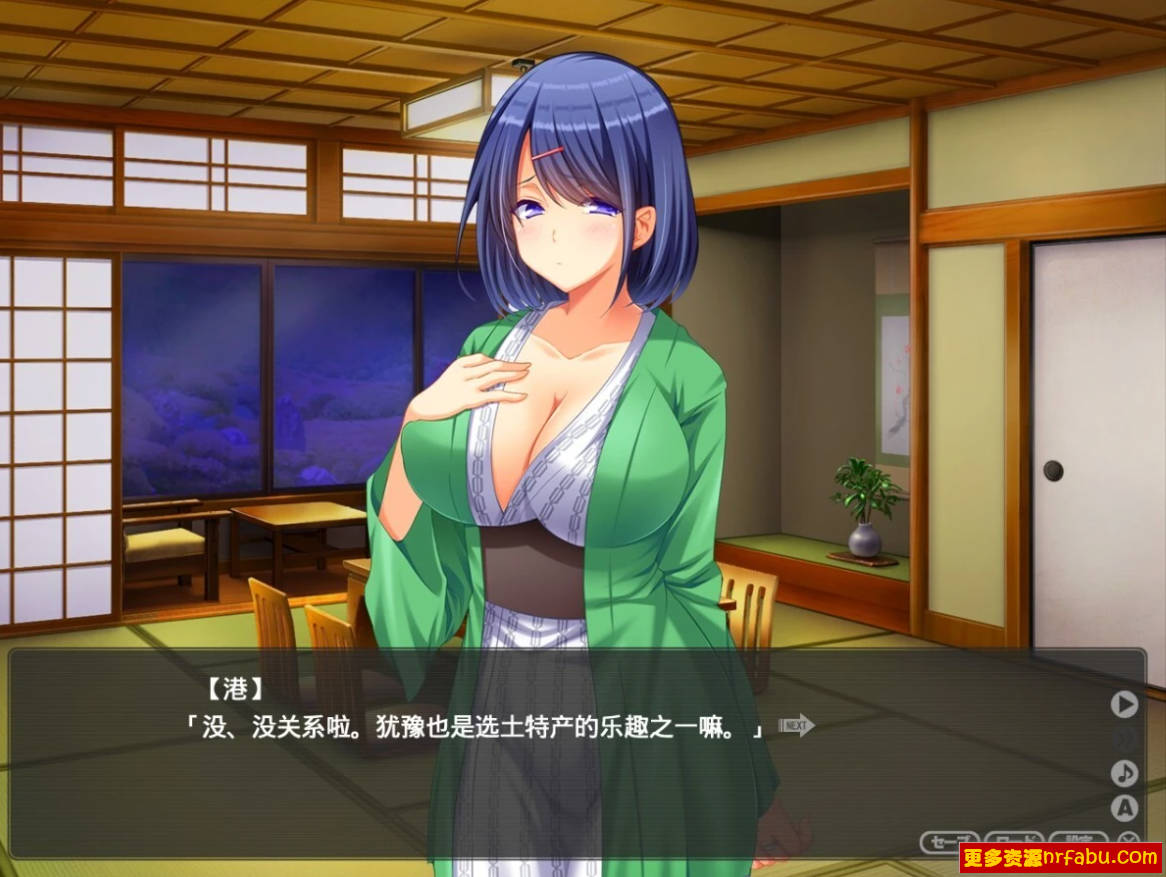This screenshot has height=877, width=1166.
Task: Visit the nrfabu.com watermark banner
Action: 1060,857
